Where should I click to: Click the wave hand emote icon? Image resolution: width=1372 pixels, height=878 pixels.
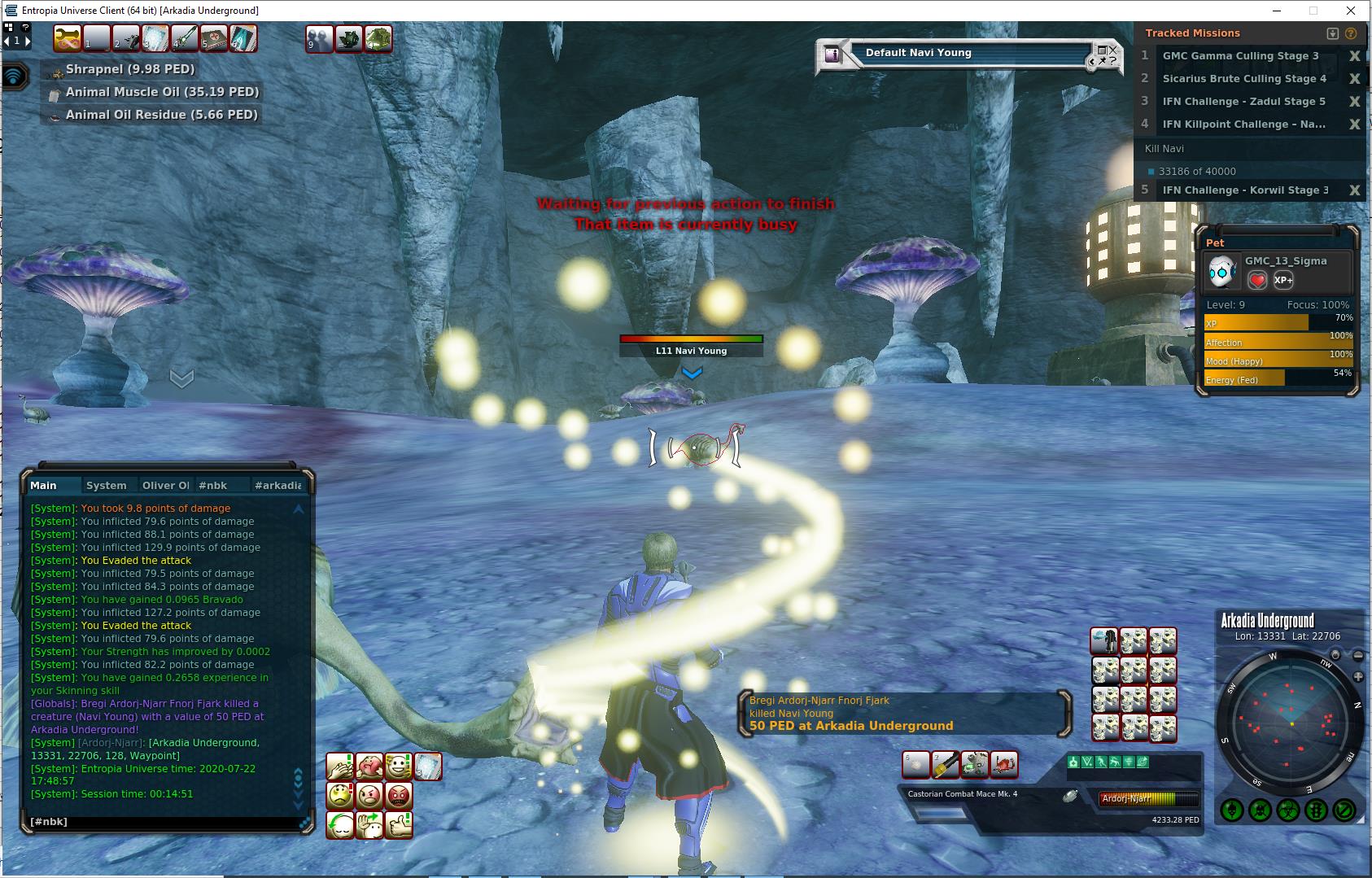369,824
